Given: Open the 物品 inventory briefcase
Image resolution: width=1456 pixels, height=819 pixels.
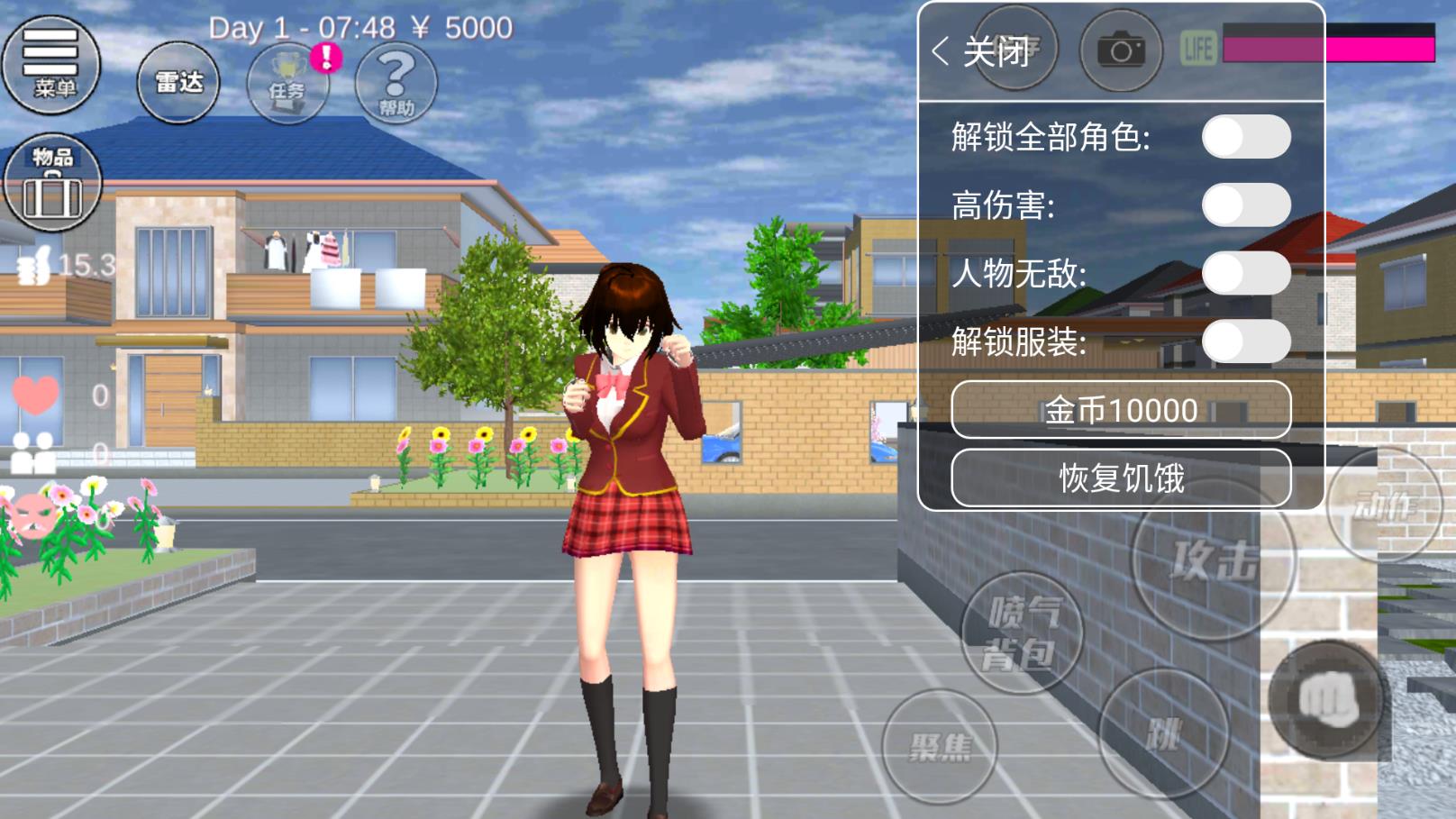Looking at the screenshot, I should click(x=53, y=180).
